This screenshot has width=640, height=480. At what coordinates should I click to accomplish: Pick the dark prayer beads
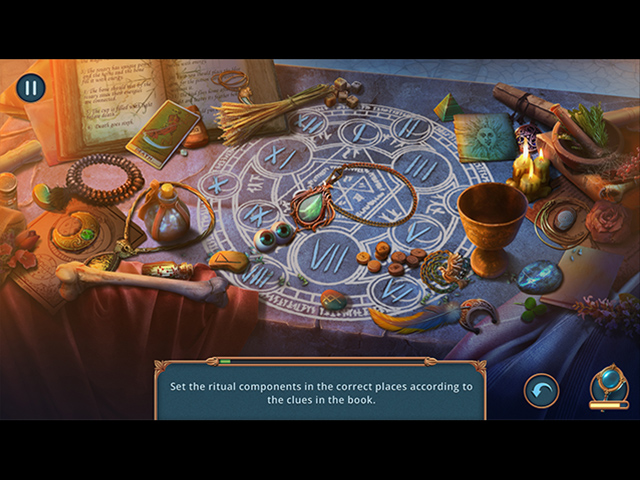click(x=102, y=179)
